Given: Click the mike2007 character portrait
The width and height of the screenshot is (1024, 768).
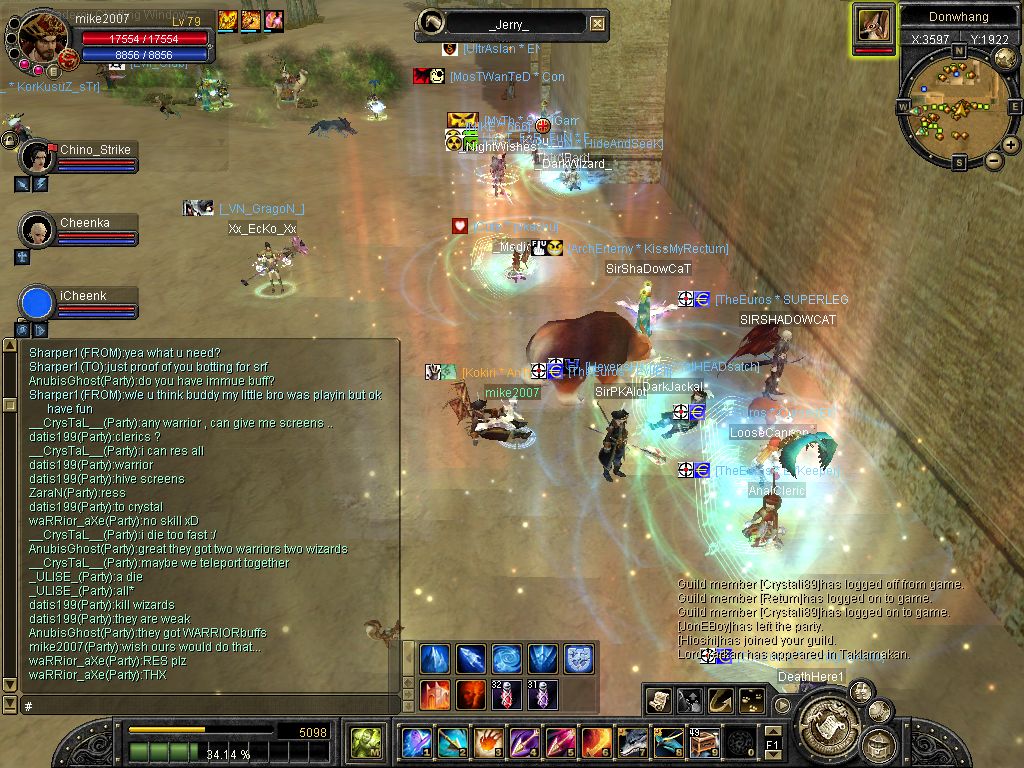Looking at the screenshot, I should point(44,34).
